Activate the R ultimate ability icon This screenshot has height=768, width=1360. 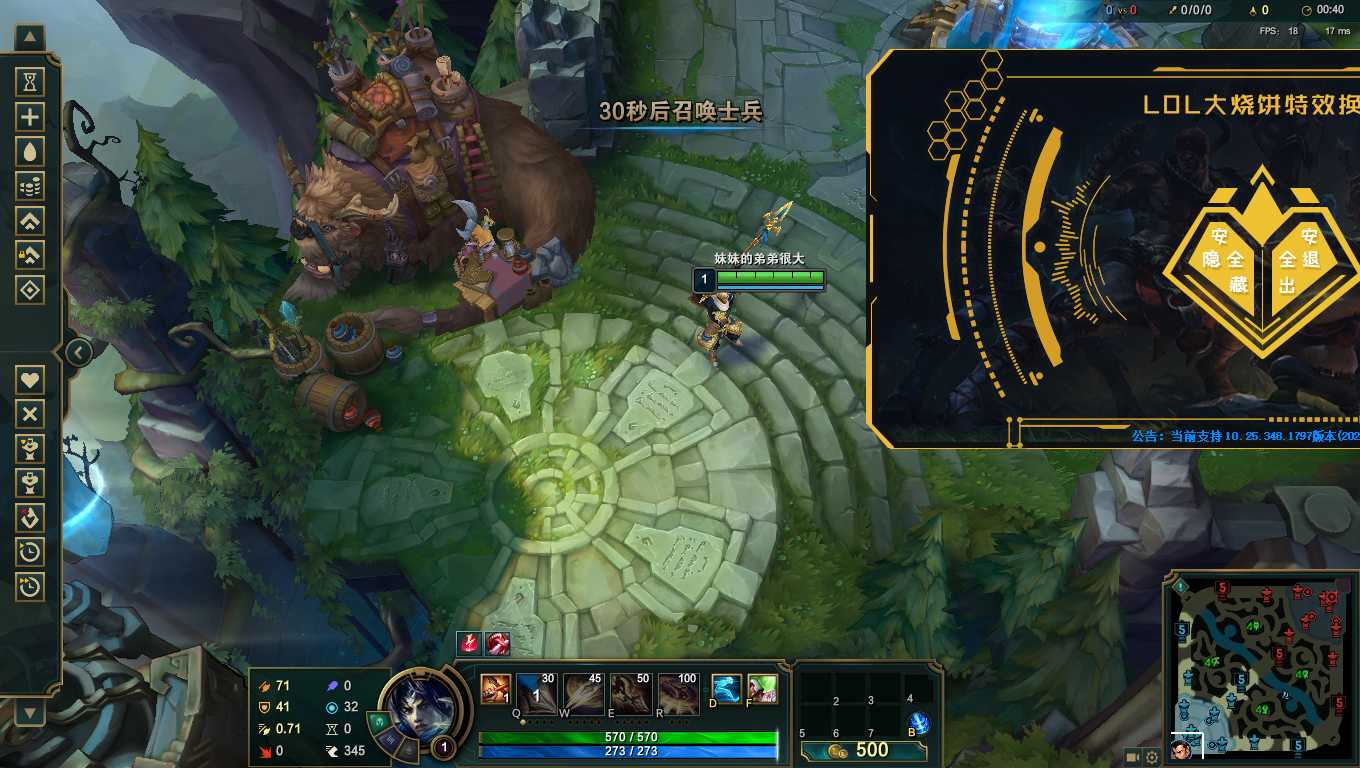click(678, 692)
